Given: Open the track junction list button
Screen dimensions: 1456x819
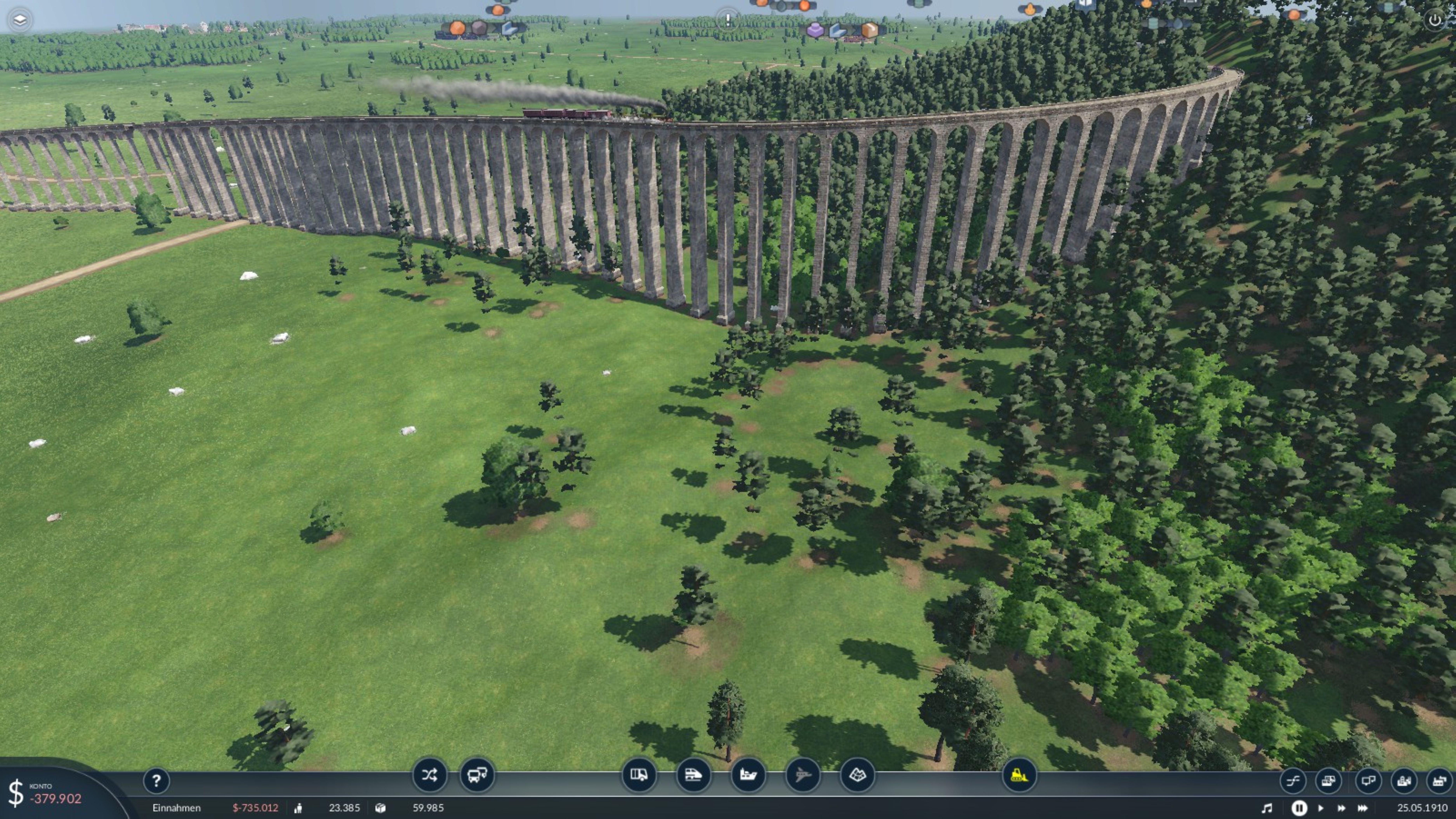Looking at the screenshot, I should pos(1293,781).
